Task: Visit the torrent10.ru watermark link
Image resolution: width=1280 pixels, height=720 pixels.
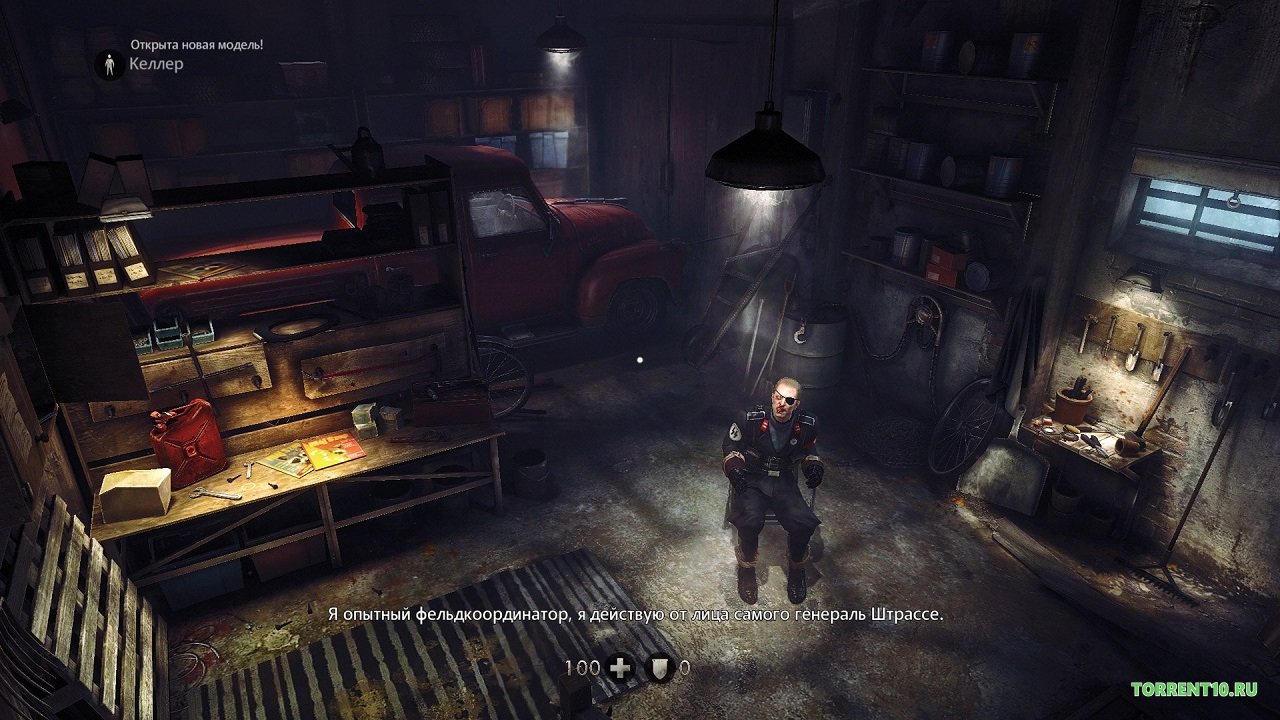Action: point(1193,690)
